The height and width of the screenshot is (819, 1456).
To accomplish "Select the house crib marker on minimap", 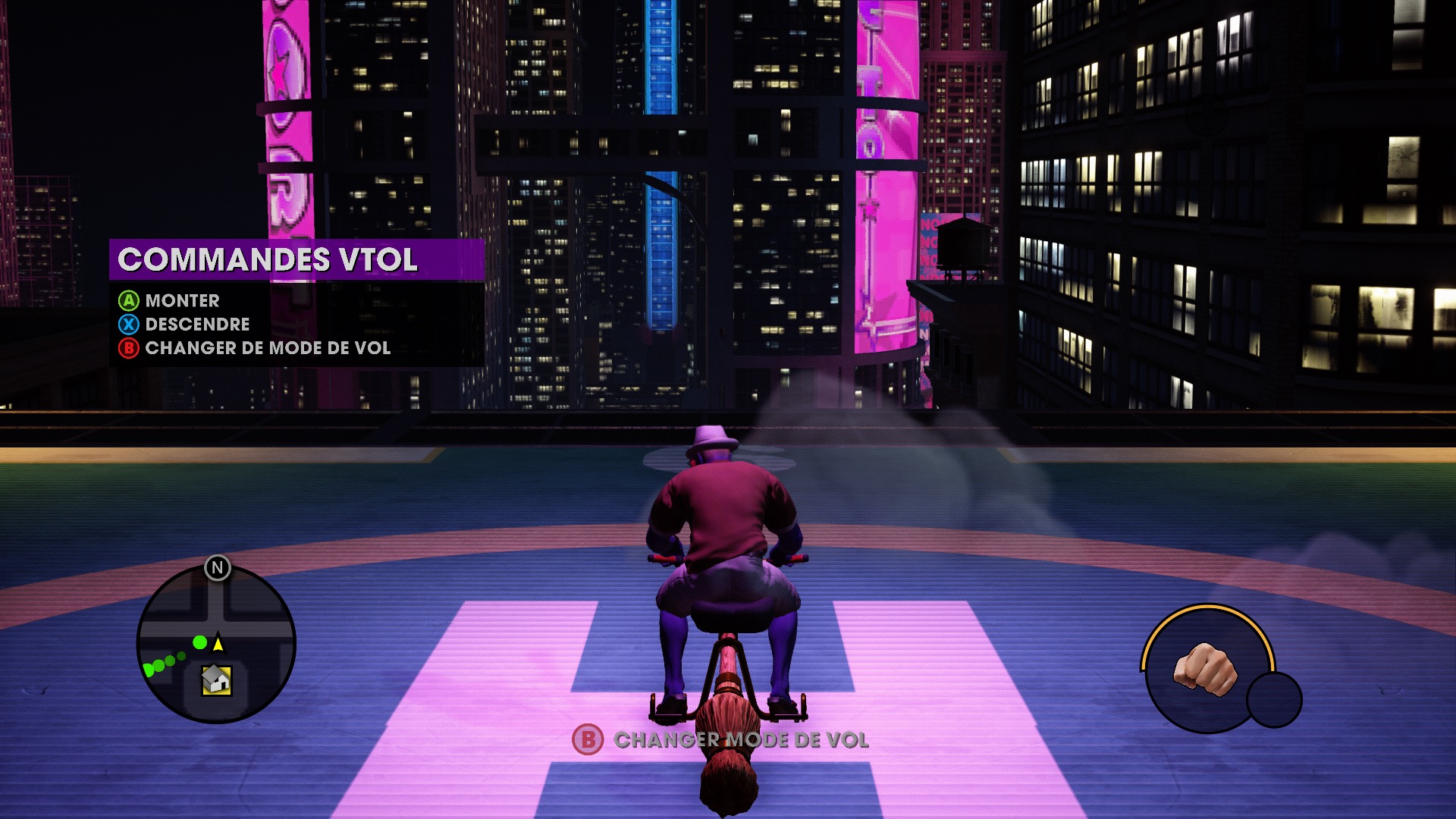I will point(216,679).
